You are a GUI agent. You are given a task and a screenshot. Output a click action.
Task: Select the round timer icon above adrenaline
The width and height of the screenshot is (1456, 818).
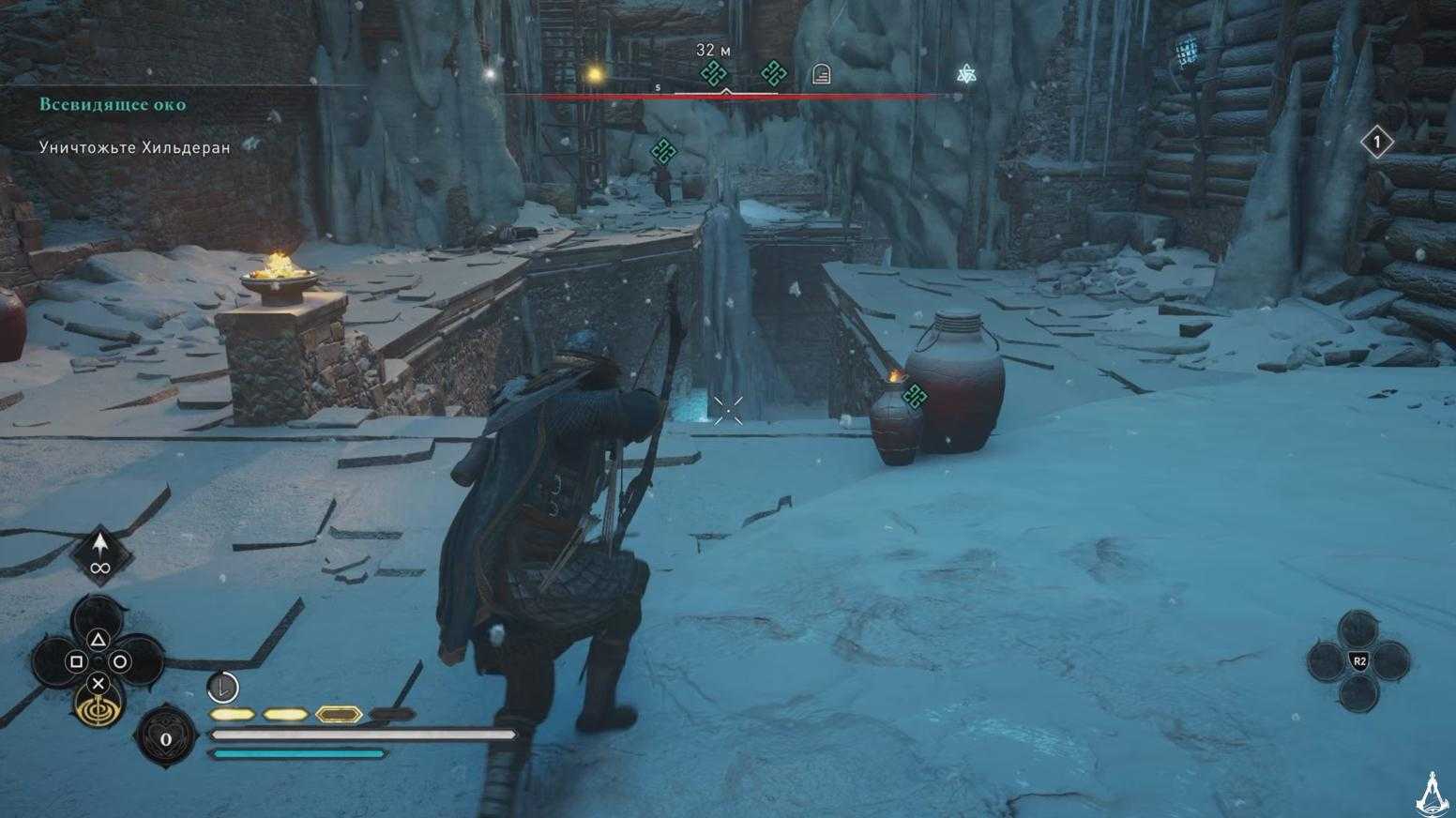click(x=222, y=688)
